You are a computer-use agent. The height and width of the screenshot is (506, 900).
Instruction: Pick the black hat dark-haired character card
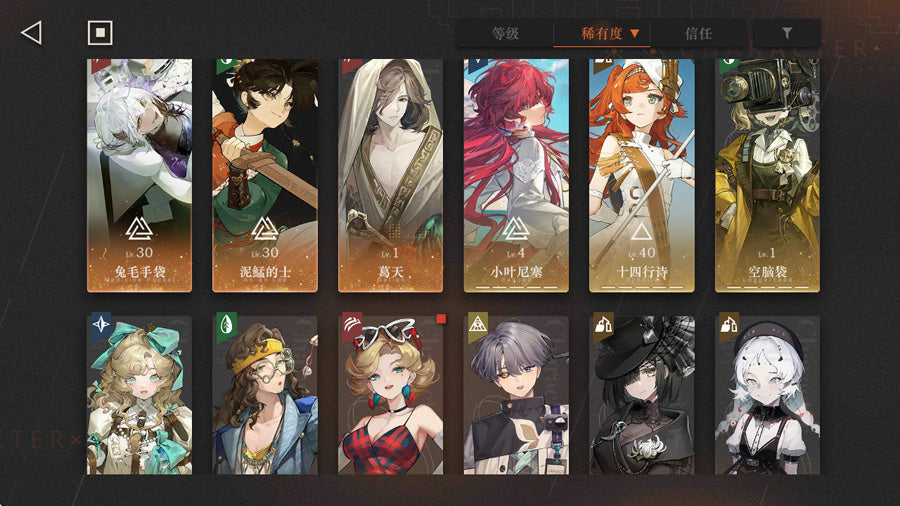tap(641, 395)
